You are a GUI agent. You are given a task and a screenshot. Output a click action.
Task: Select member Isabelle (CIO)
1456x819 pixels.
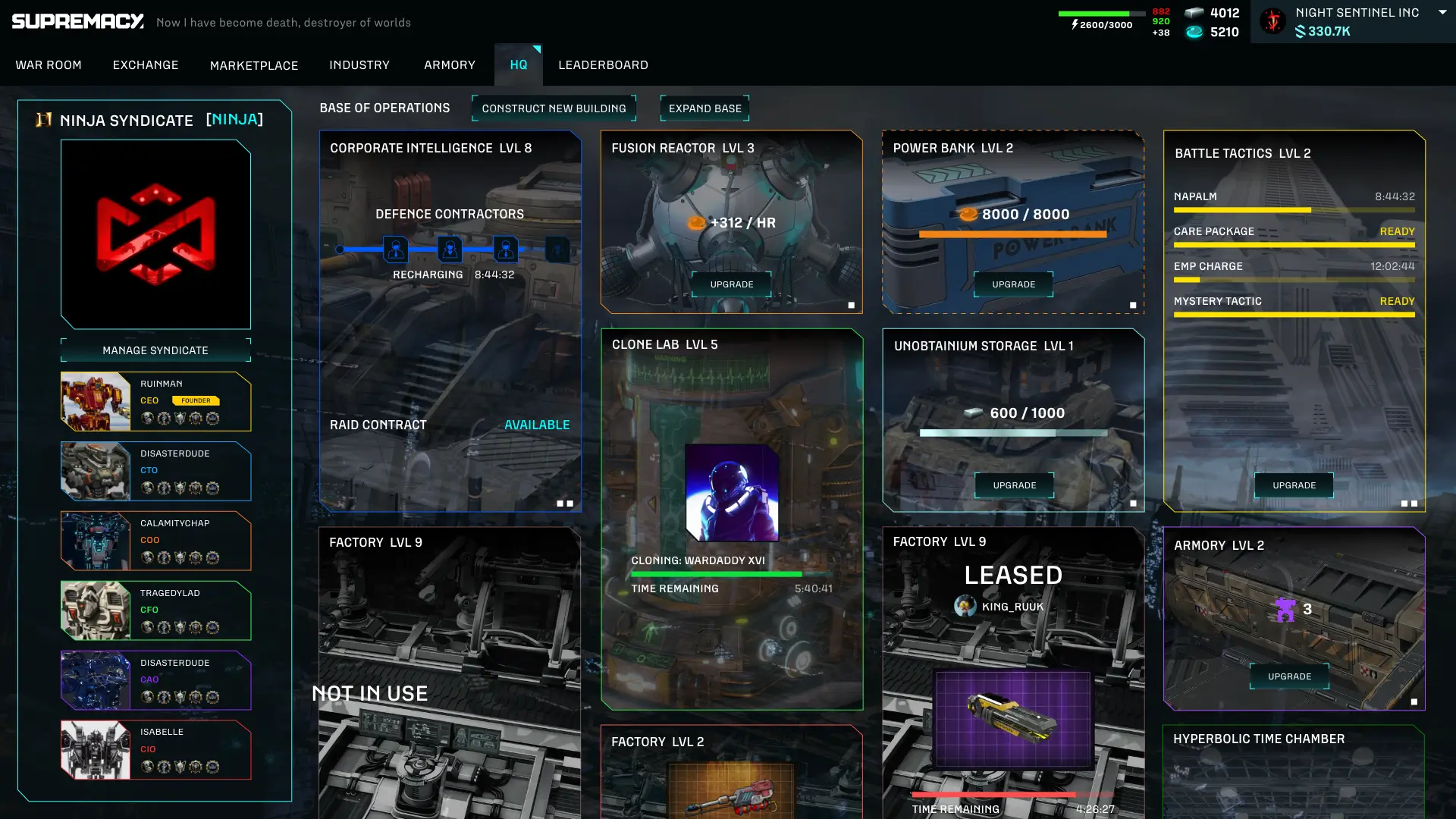click(x=156, y=750)
